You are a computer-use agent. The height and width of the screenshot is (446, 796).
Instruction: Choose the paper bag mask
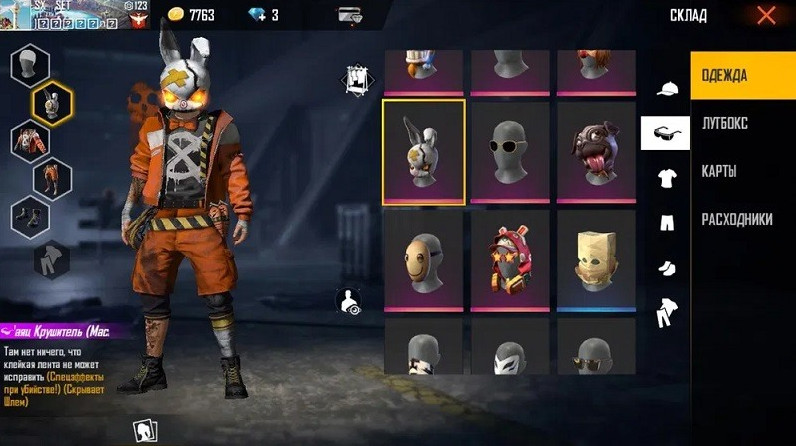596,258
